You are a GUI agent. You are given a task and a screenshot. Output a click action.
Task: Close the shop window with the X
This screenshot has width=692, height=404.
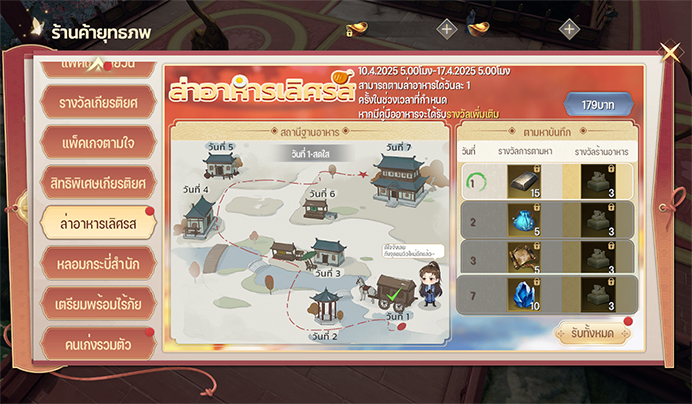tap(670, 53)
